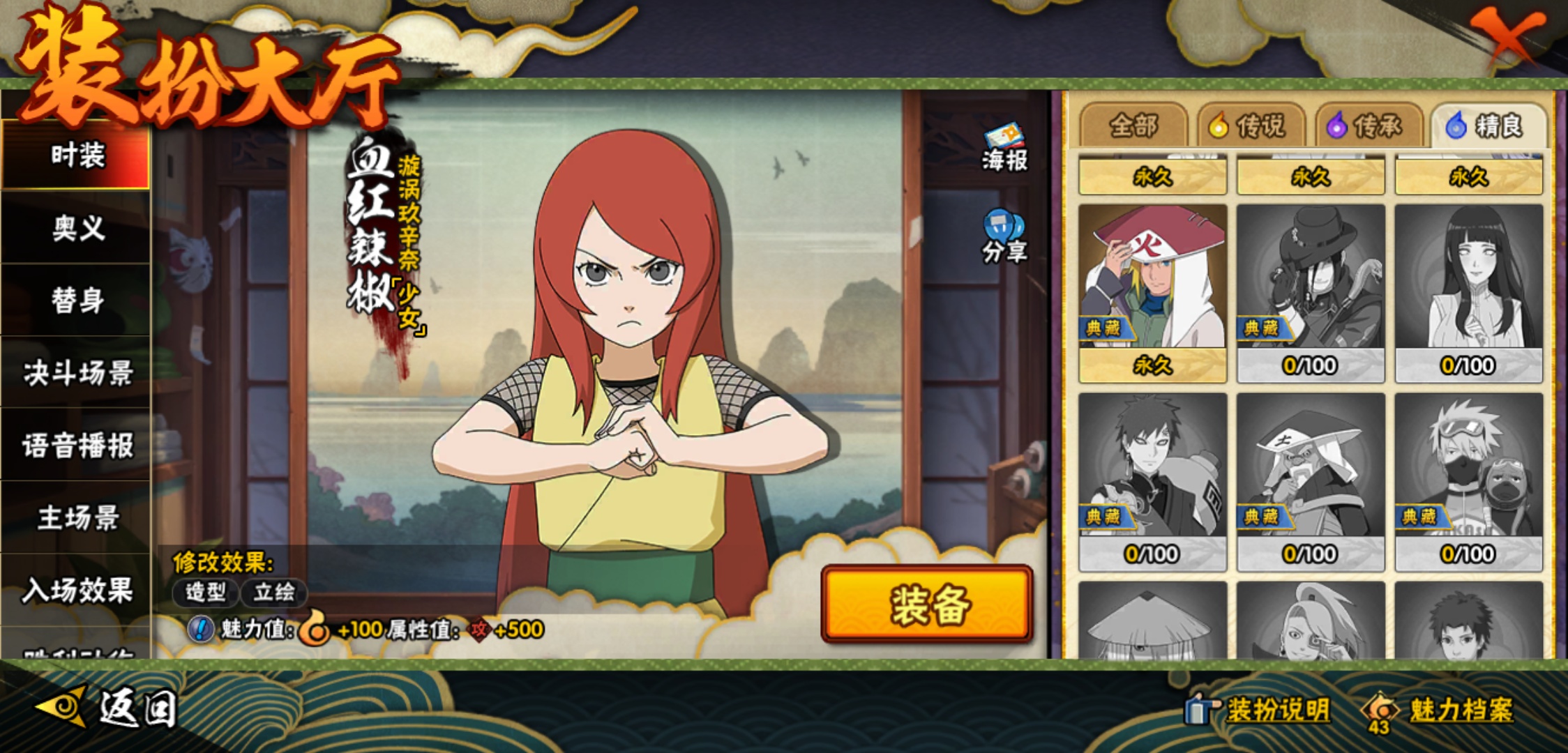Choose the 替身 menu entry
This screenshot has height=753, width=1568.
77,301
